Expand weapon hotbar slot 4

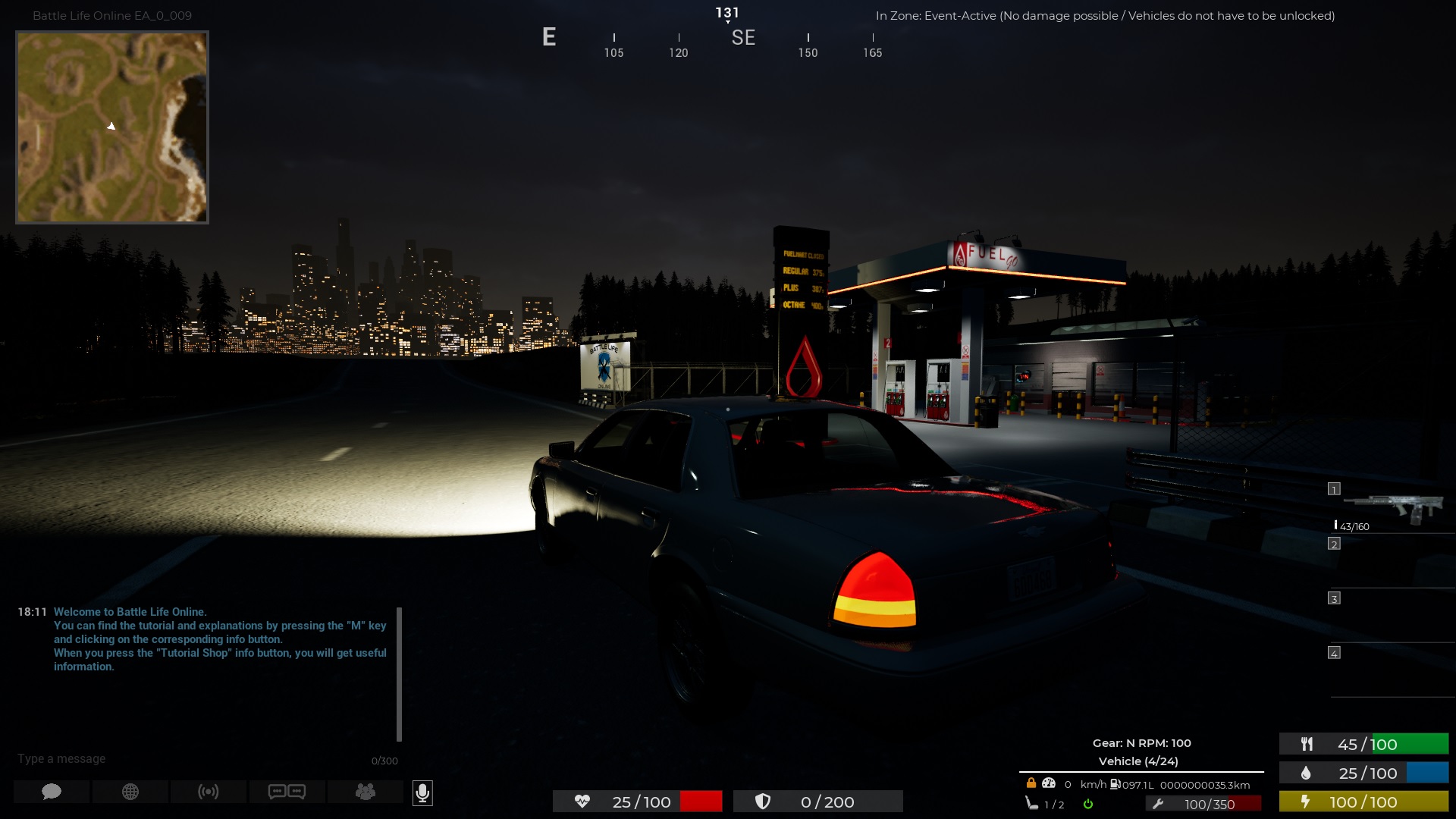(1333, 651)
